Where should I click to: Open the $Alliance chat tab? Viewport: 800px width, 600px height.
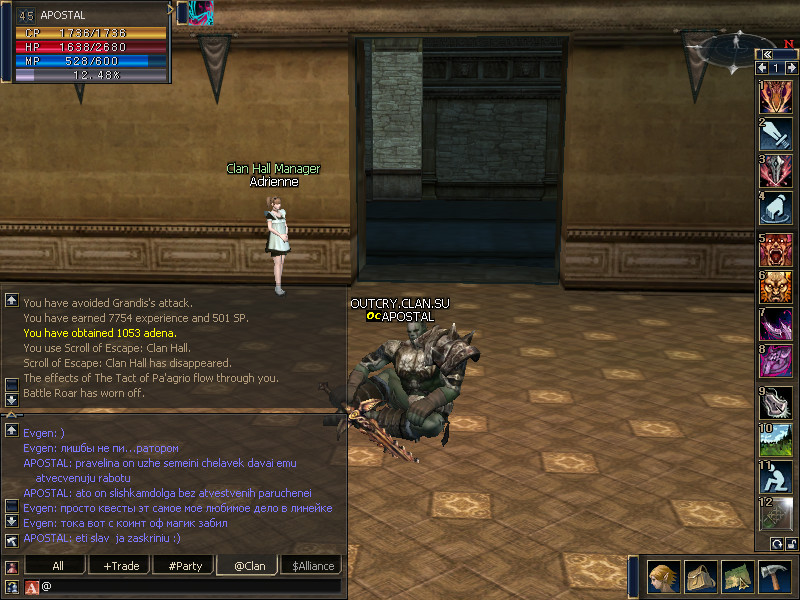[x=313, y=566]
